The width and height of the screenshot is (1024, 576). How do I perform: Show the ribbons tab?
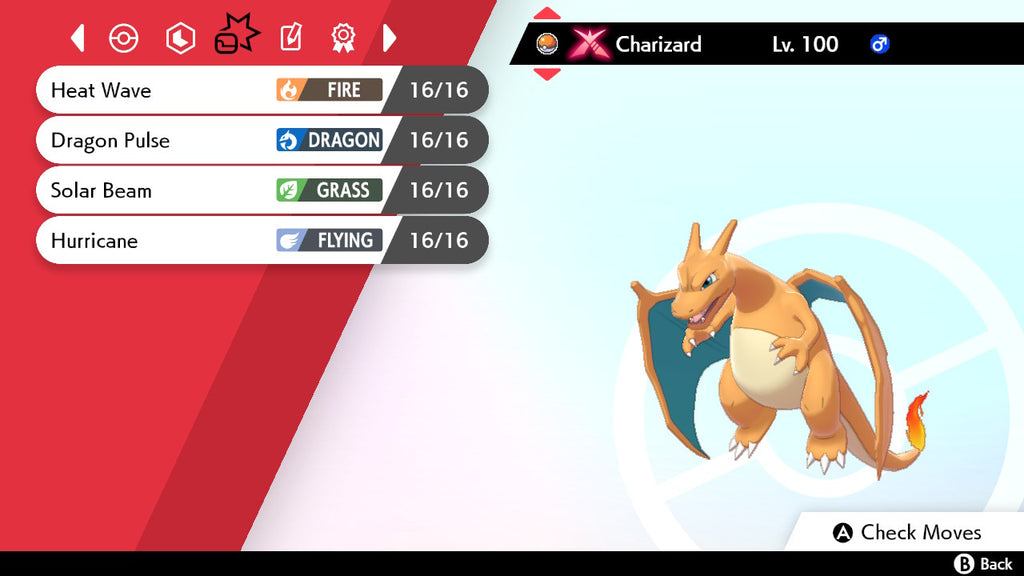(343, 38)
